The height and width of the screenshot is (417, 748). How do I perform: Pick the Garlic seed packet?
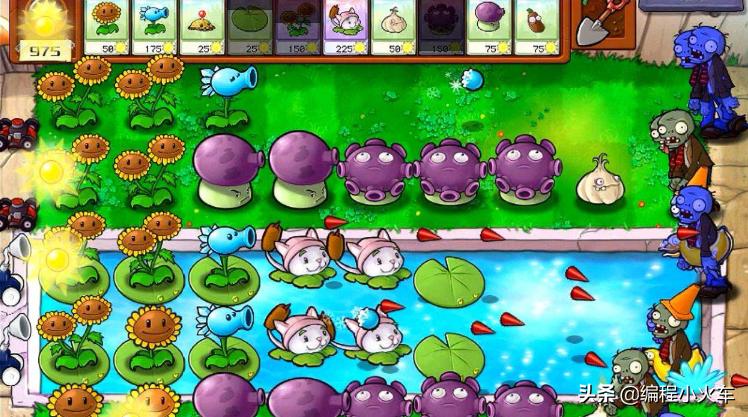pos(394,25)
